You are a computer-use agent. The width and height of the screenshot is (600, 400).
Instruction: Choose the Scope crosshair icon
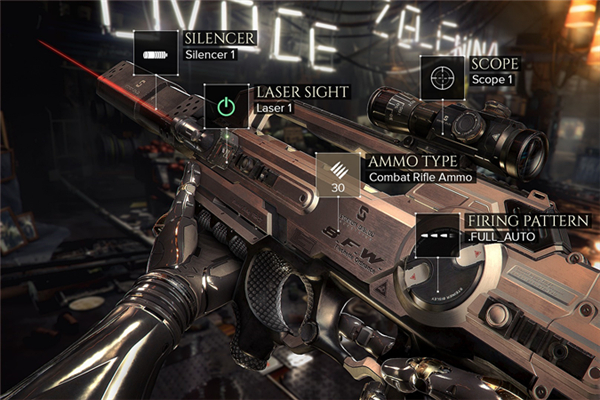442,76
